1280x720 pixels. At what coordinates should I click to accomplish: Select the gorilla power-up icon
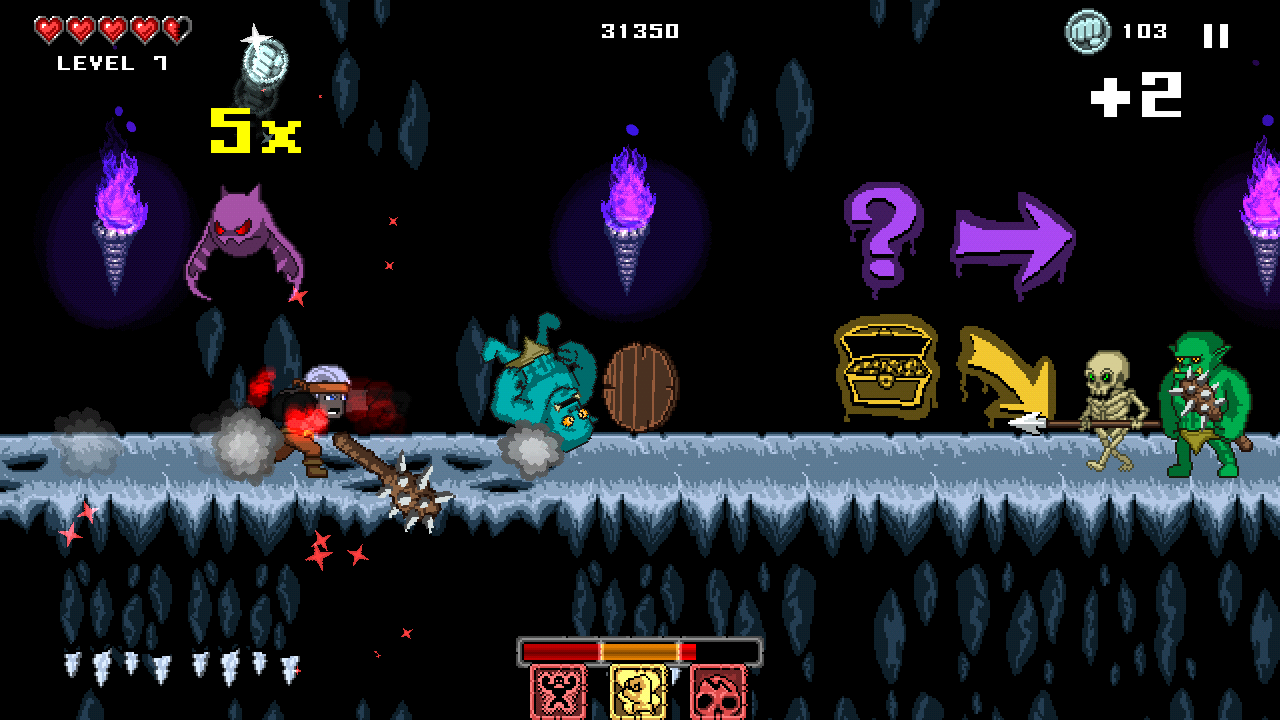(x=560, y=691)
